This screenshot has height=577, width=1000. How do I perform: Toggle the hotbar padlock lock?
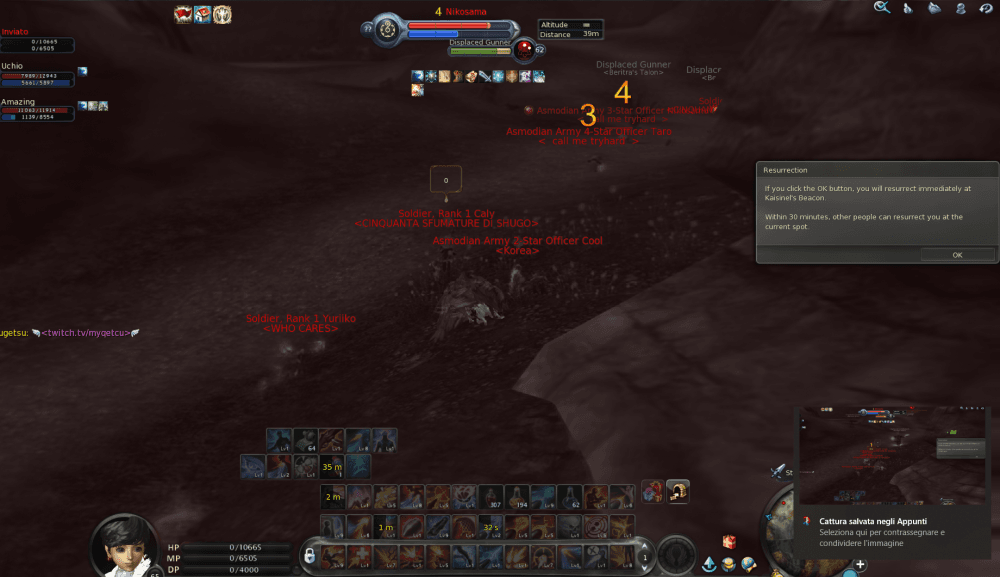(310, 554)
